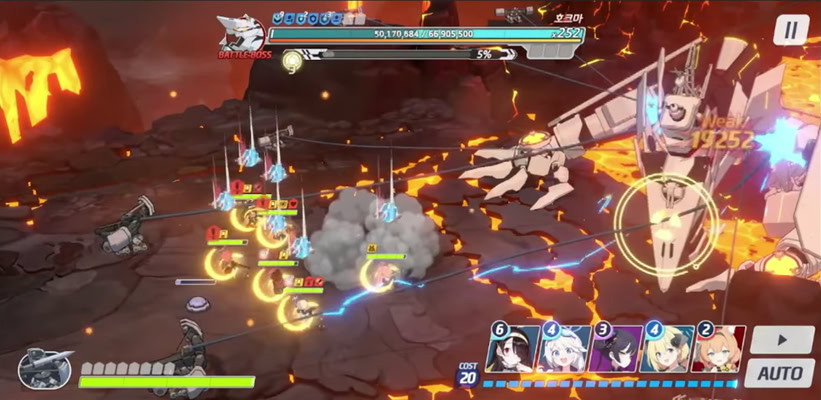Pause the battle
The height and width of the screenshot is (400, 821).
pyautogui.click(x=790, y=30)
